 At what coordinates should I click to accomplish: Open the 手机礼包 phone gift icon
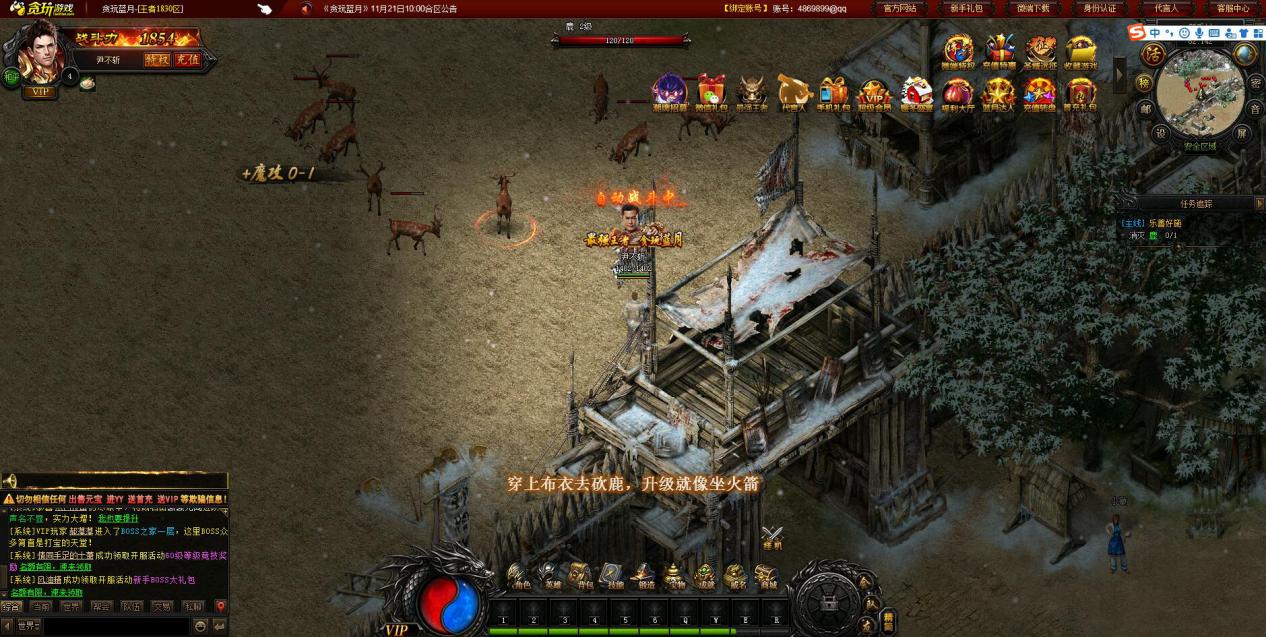click(x=833, y=93)
